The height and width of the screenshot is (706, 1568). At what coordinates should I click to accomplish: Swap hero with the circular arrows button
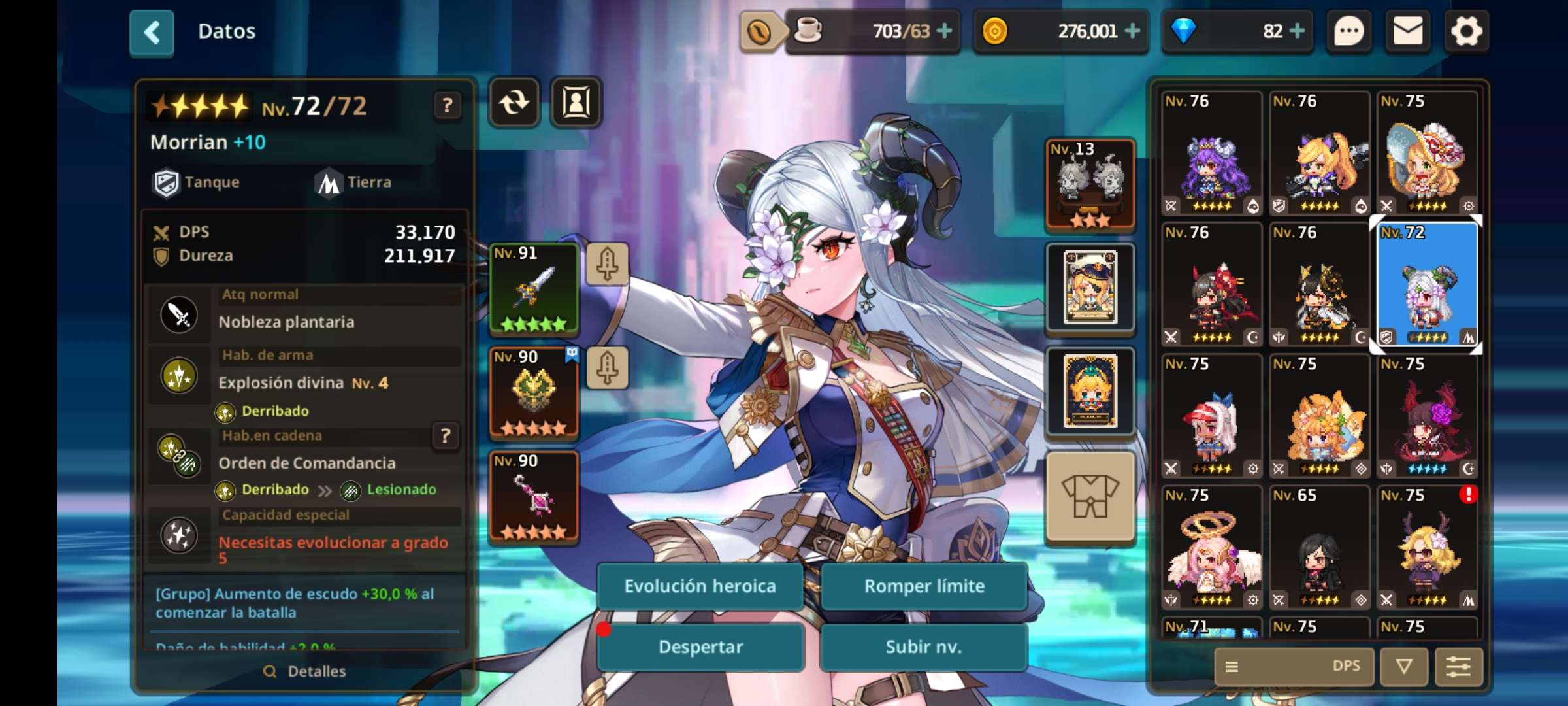coord(514,103)
